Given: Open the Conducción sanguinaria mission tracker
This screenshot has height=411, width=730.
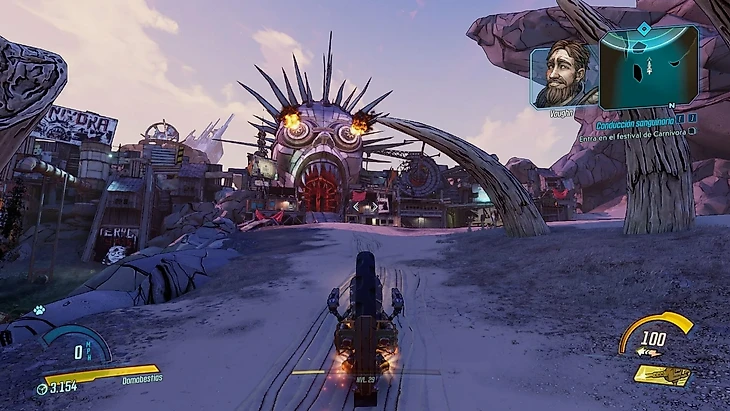Looking at the screenshot, I should coord(635,126).
